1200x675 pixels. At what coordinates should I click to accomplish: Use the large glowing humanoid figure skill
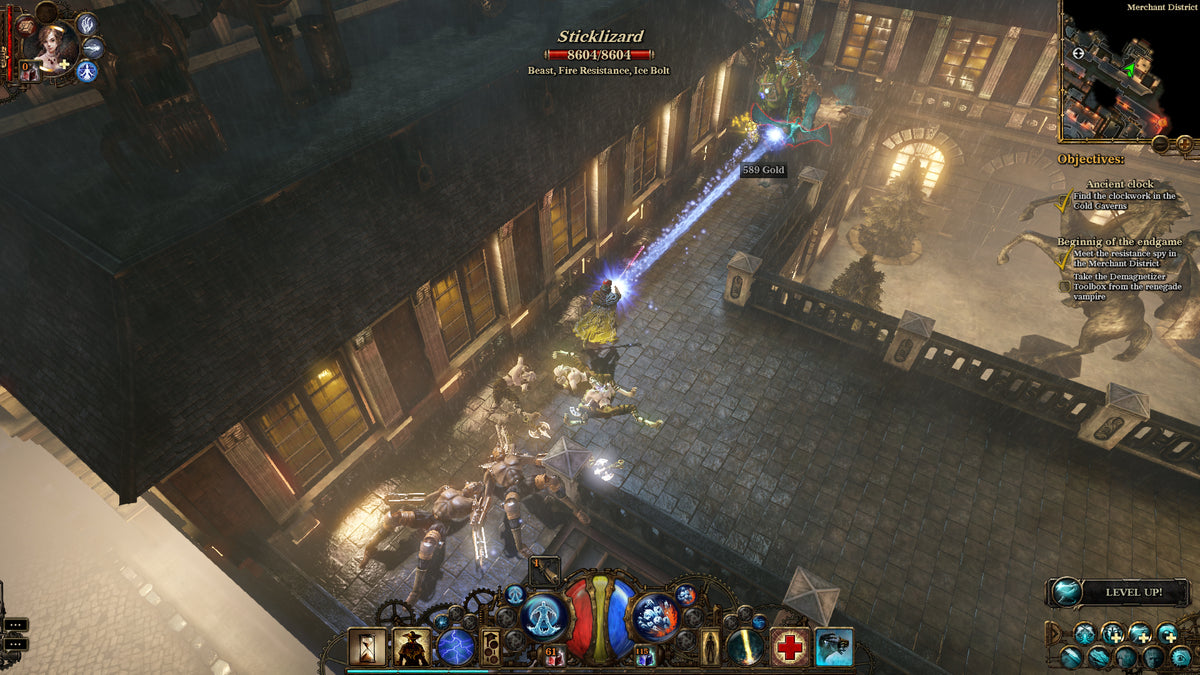pos(546,617)
